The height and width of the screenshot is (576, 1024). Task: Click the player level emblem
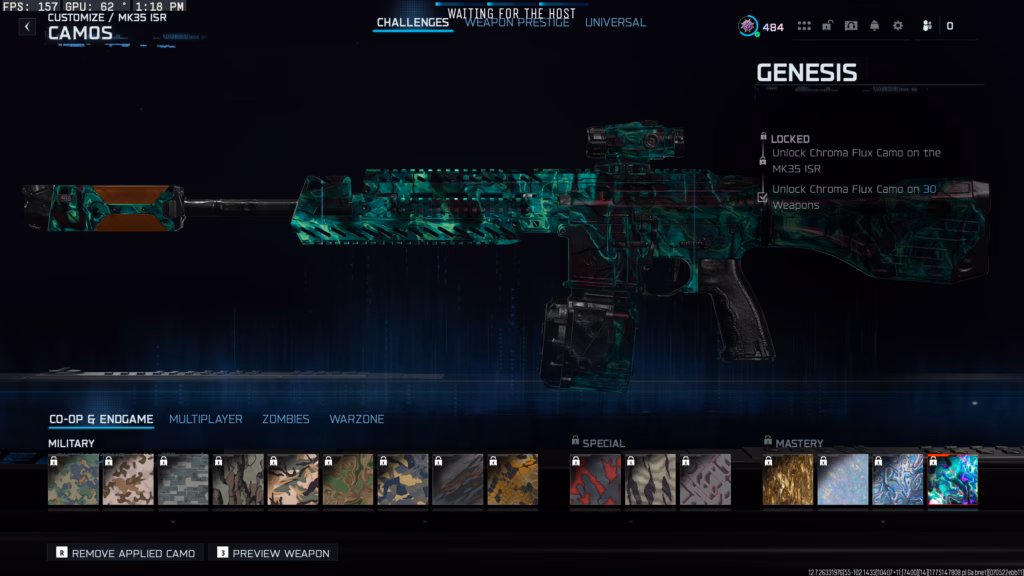(748, 27)
